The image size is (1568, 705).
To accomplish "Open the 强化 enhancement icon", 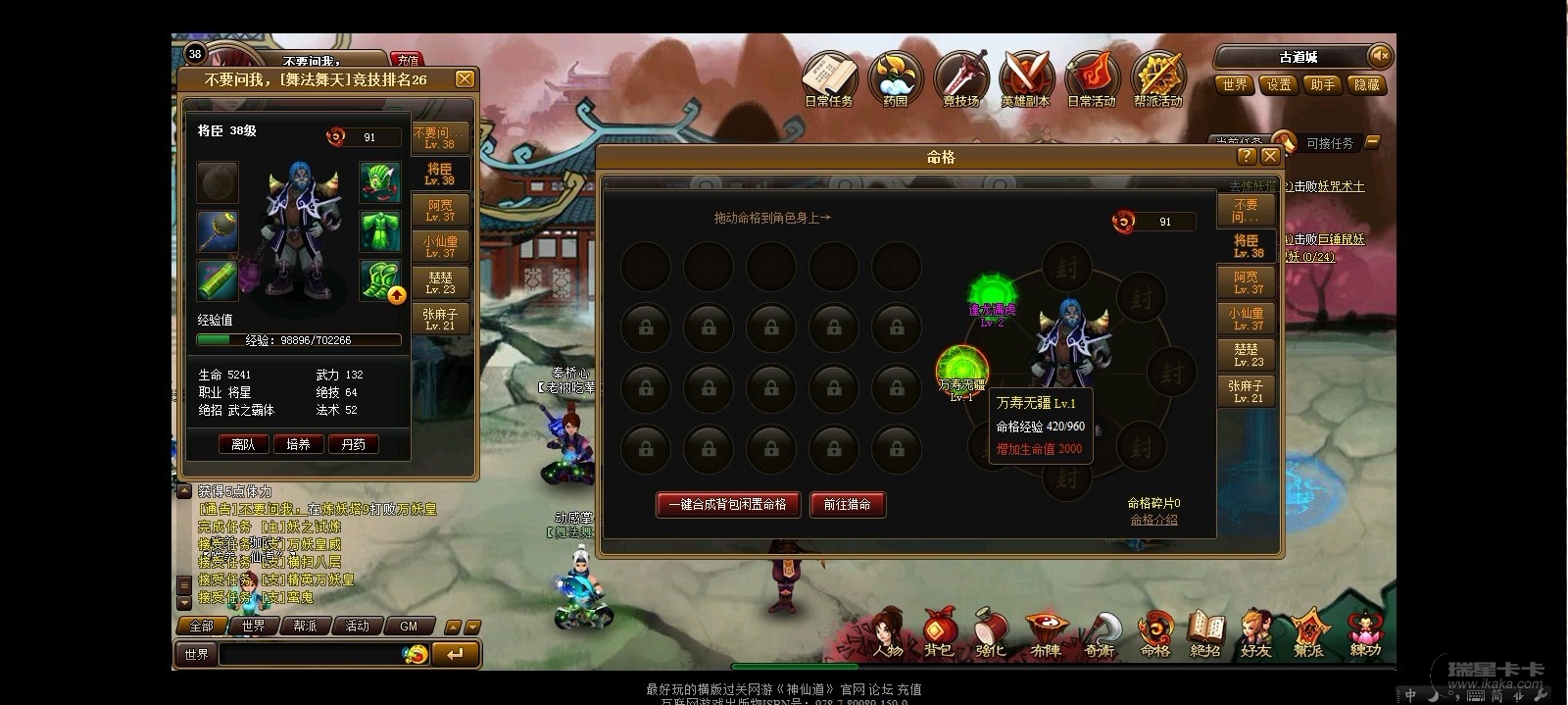I will (x=990, y=633).
